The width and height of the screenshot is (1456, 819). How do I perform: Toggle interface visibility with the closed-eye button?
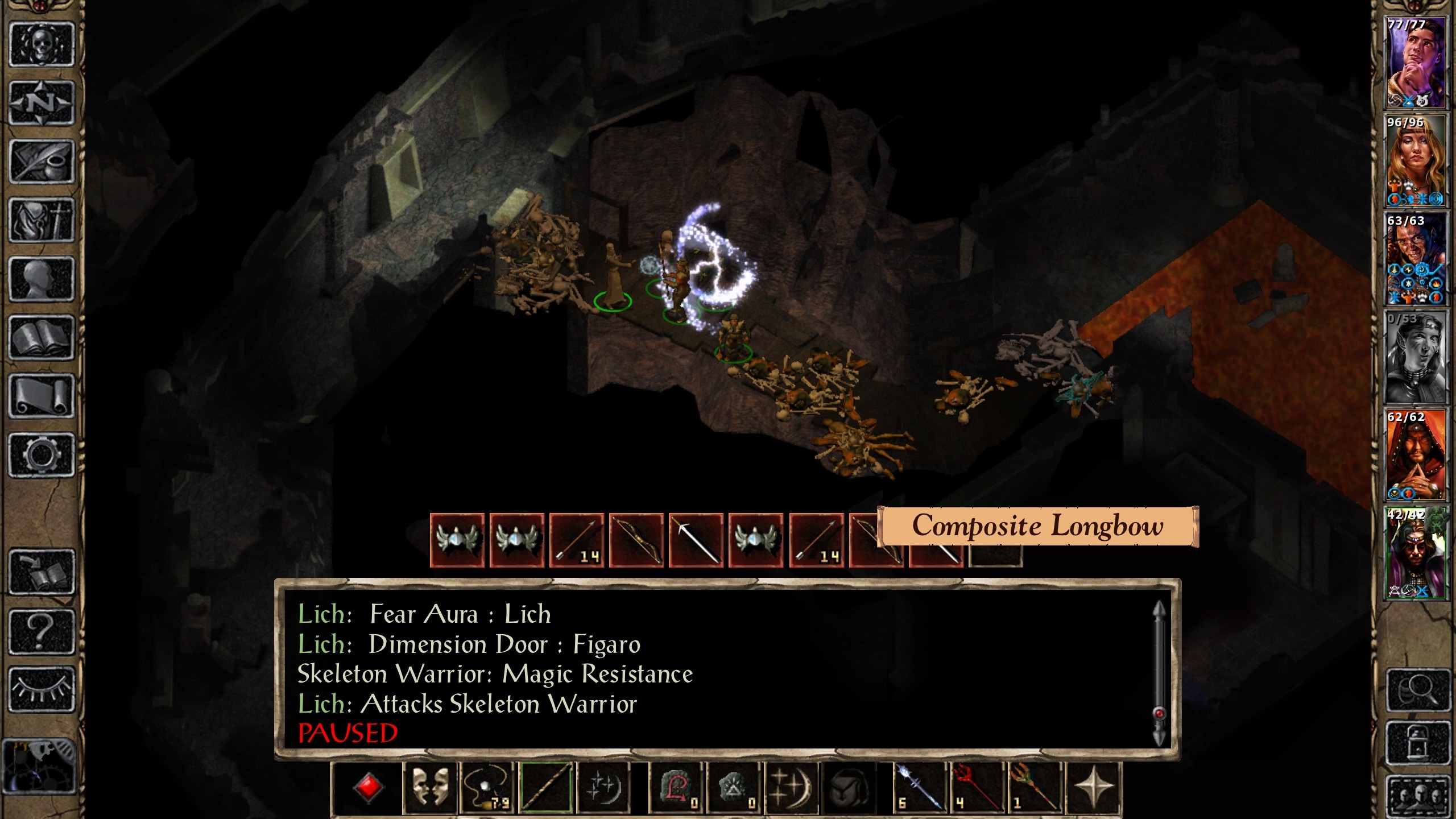[x=42, y=689]
